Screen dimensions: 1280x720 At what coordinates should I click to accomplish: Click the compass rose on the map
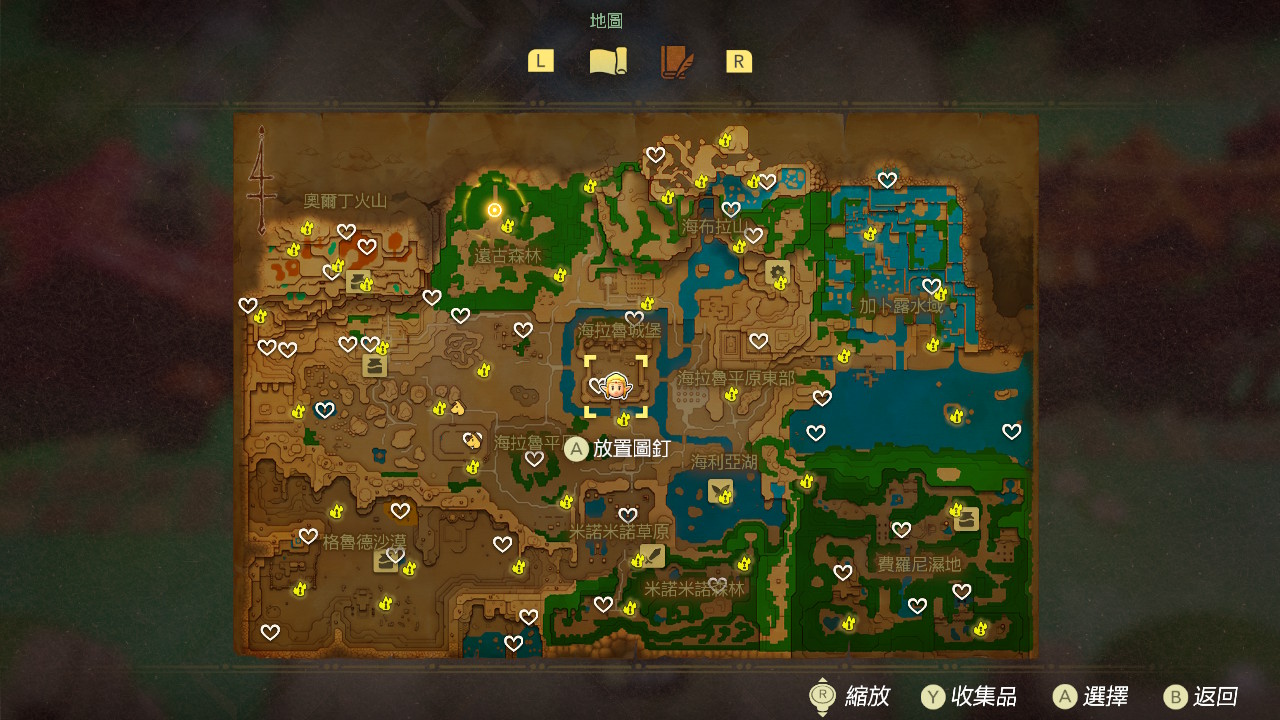[x=261, y=180]
